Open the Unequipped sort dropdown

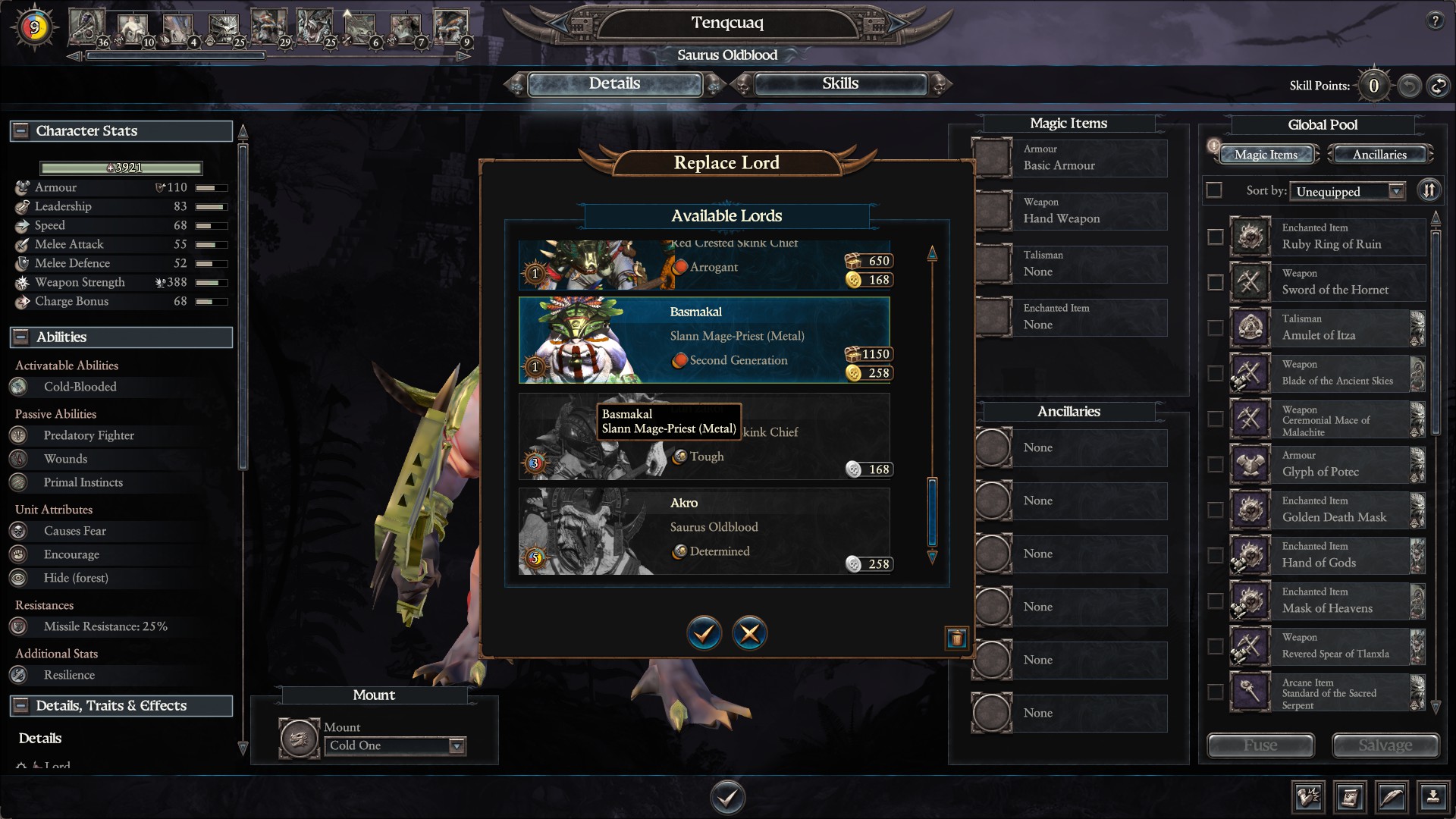pyautogui.click(x=1348, y=191)
